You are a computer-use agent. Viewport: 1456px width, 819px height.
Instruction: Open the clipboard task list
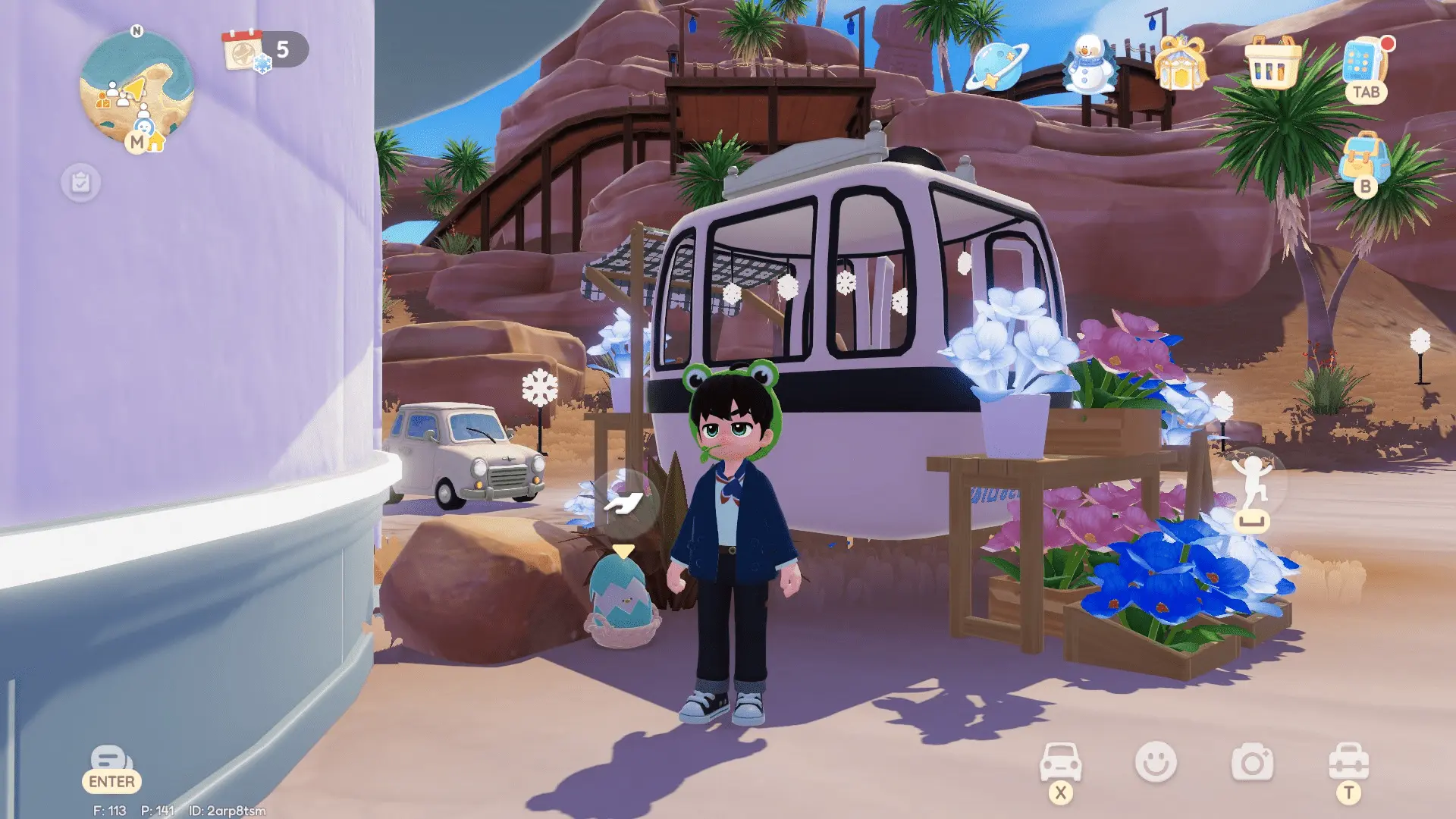[80, 183]
